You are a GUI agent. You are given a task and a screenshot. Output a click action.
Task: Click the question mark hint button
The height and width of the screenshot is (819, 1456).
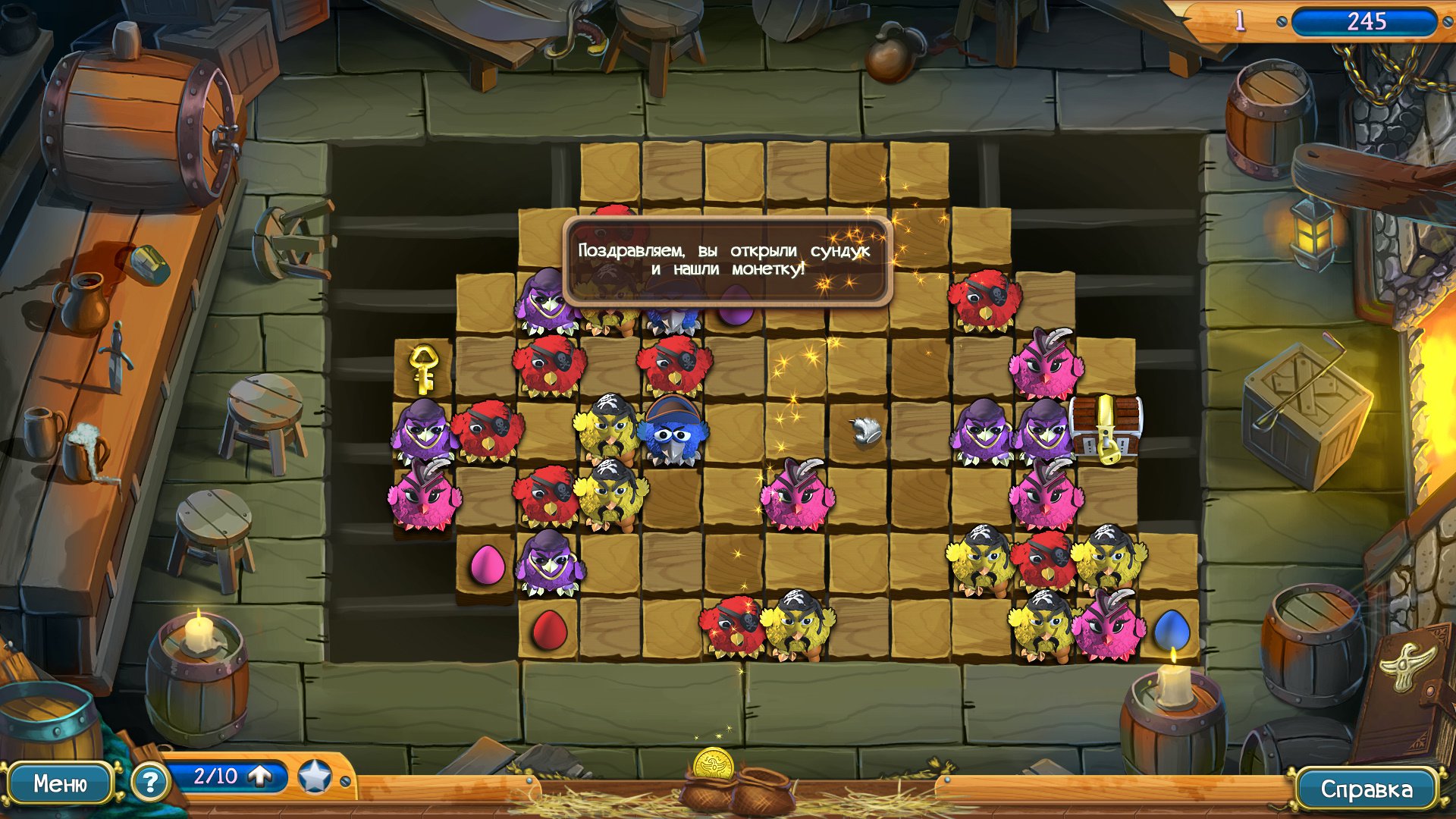click(x=149, y=782)
